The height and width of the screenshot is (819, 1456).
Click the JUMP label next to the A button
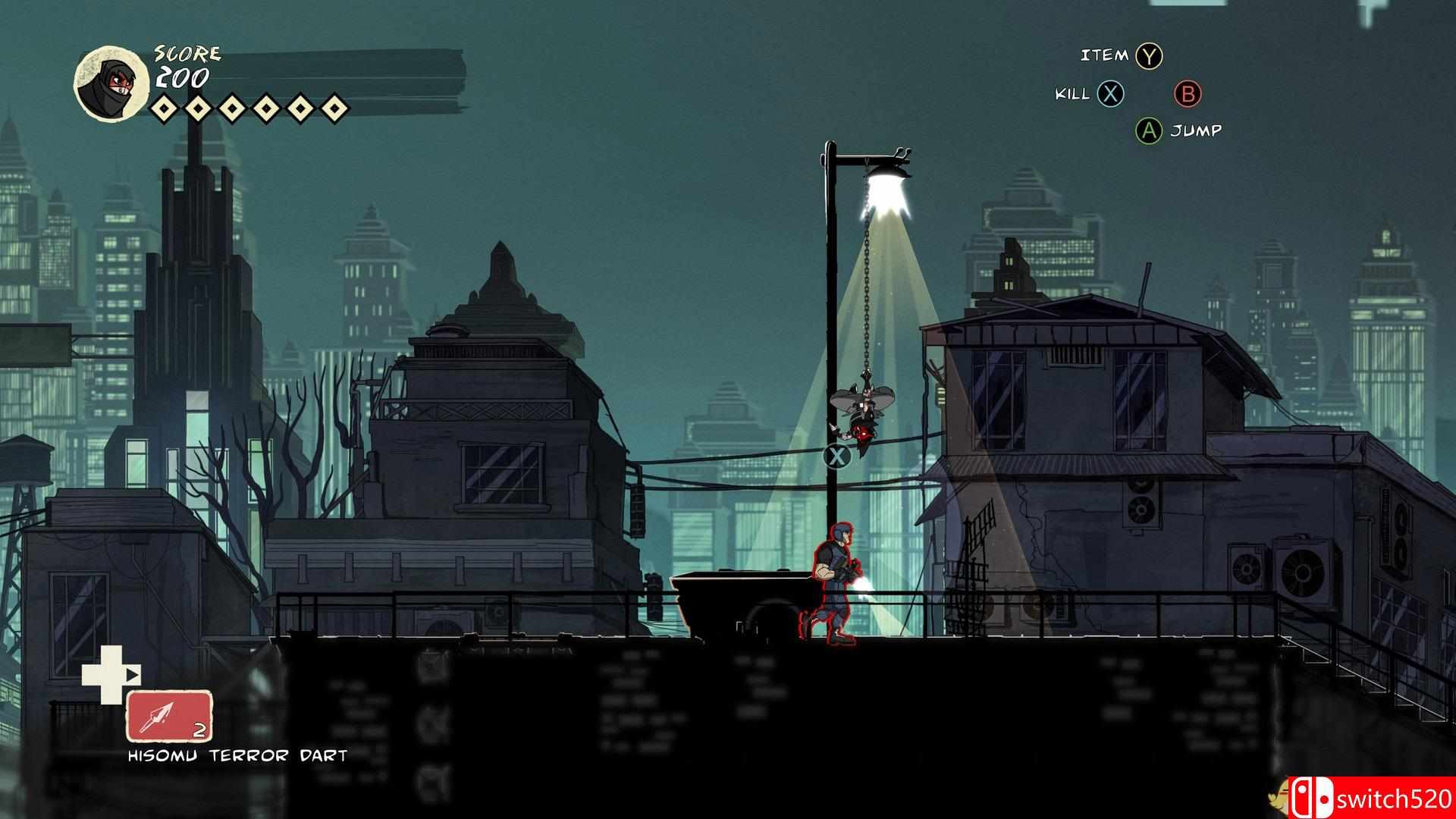(1197, 130)
